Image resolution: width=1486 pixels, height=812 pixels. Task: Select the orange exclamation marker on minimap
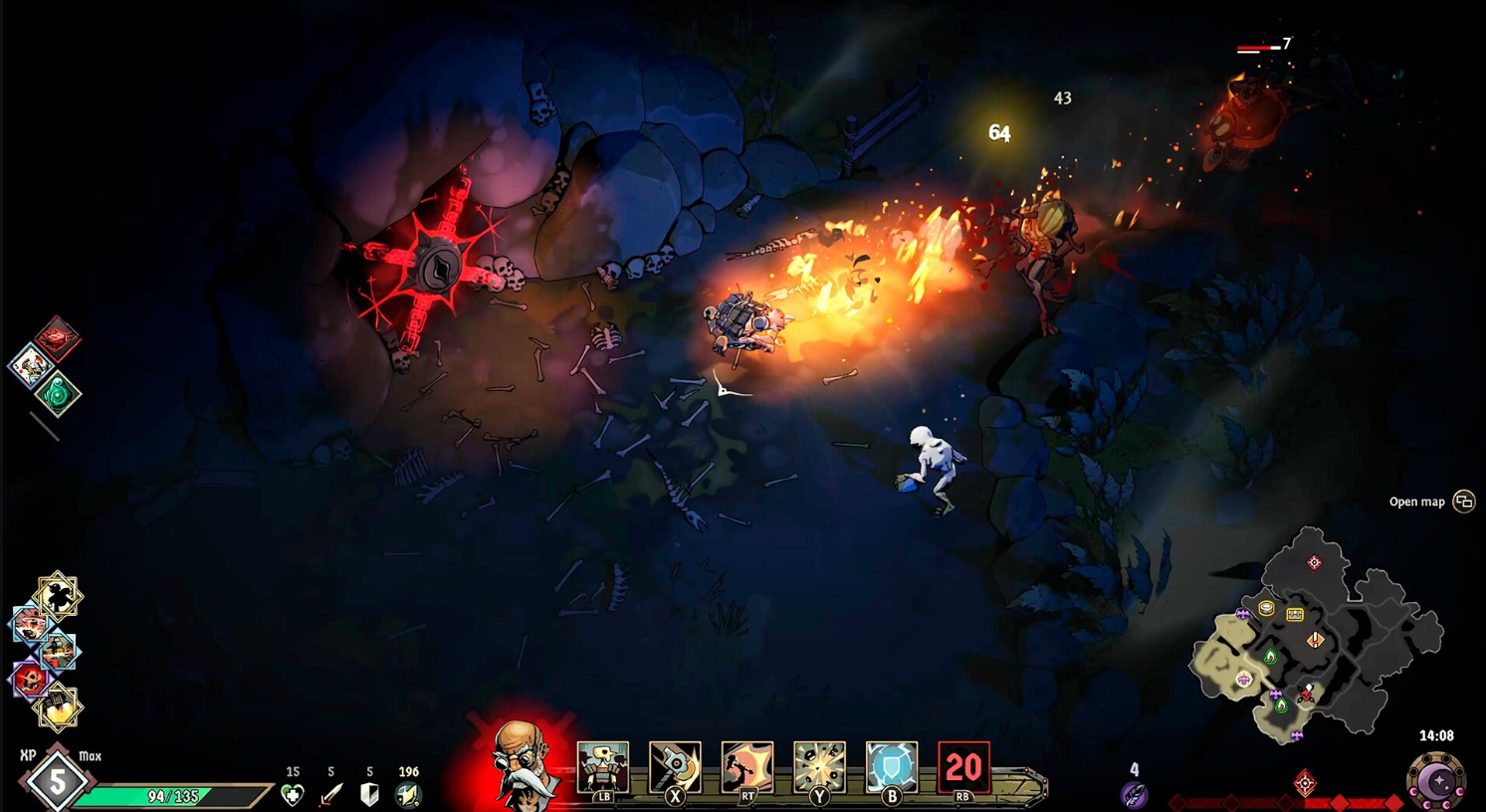coord(1316,640)
